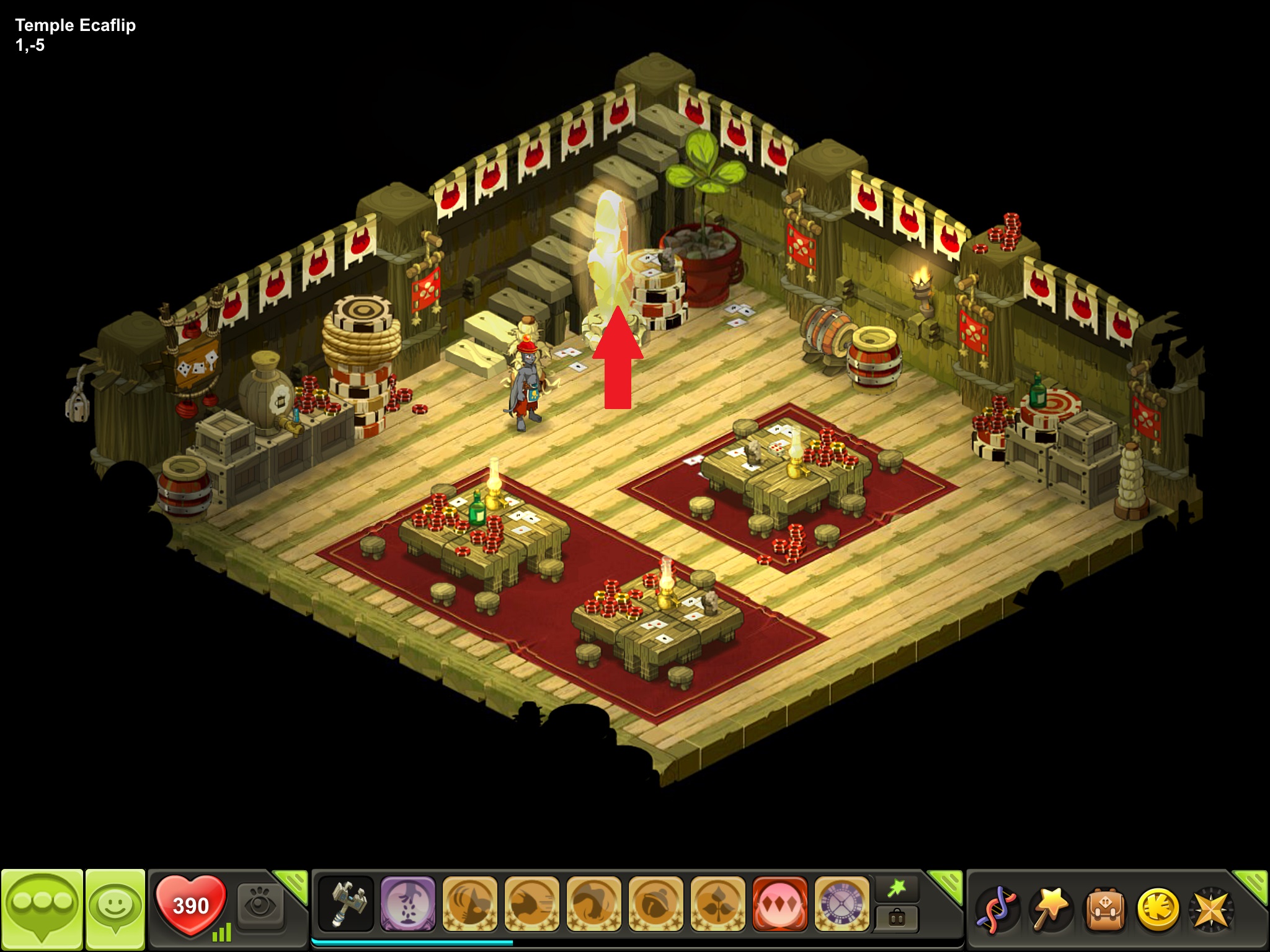Cast the bell spell
This screenshot has height=952, width=1270.
(x=655, y=904)
